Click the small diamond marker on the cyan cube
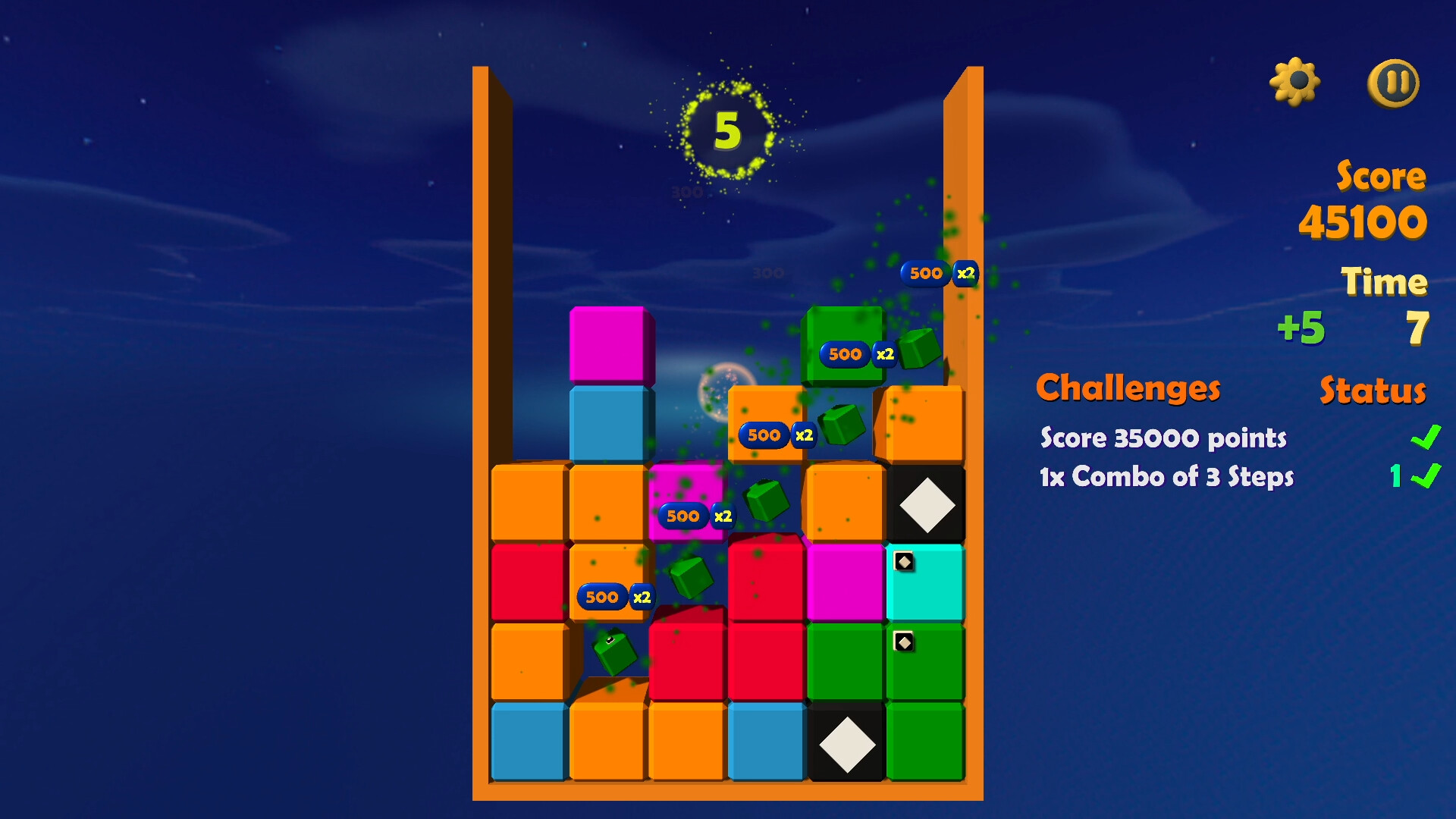Screen dimensions: 1456x819 (x=902, y=563)
